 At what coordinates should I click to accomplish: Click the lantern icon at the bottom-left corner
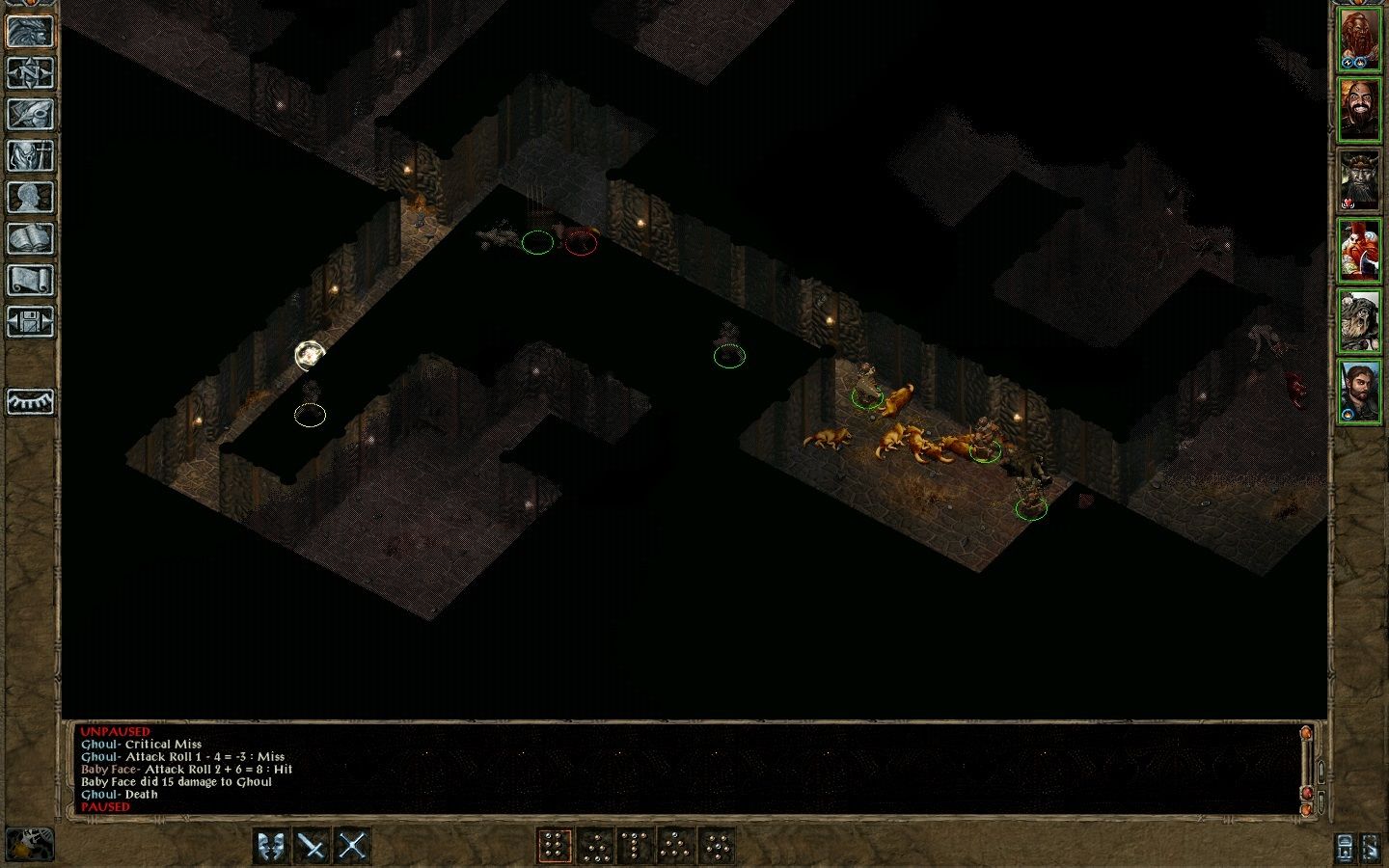point(31,844)
